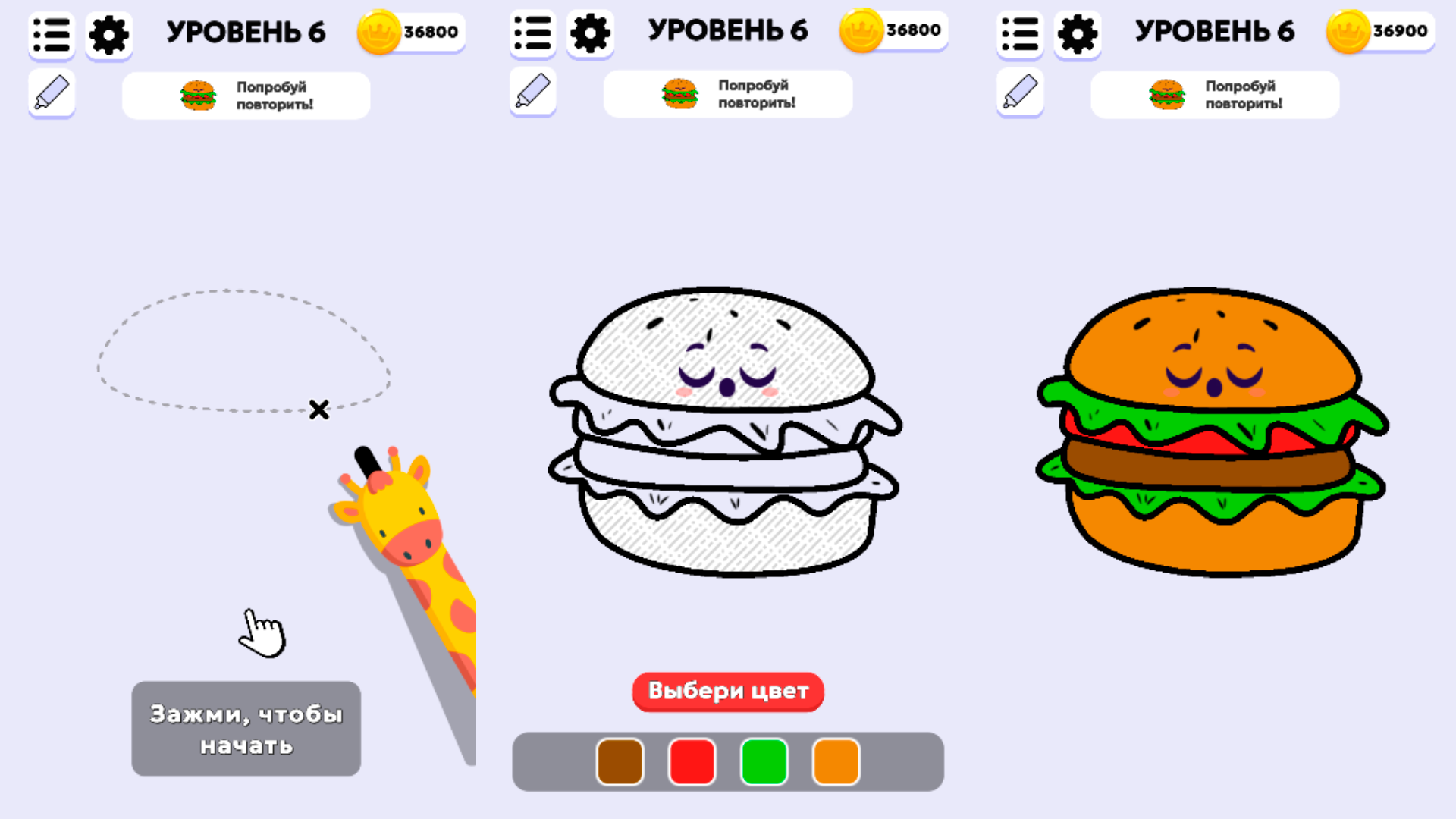The height and width of the screenshot is (819, 1456).
Task: Click the X on the dashed drawing outline
Action: click(x=318, y=410)
